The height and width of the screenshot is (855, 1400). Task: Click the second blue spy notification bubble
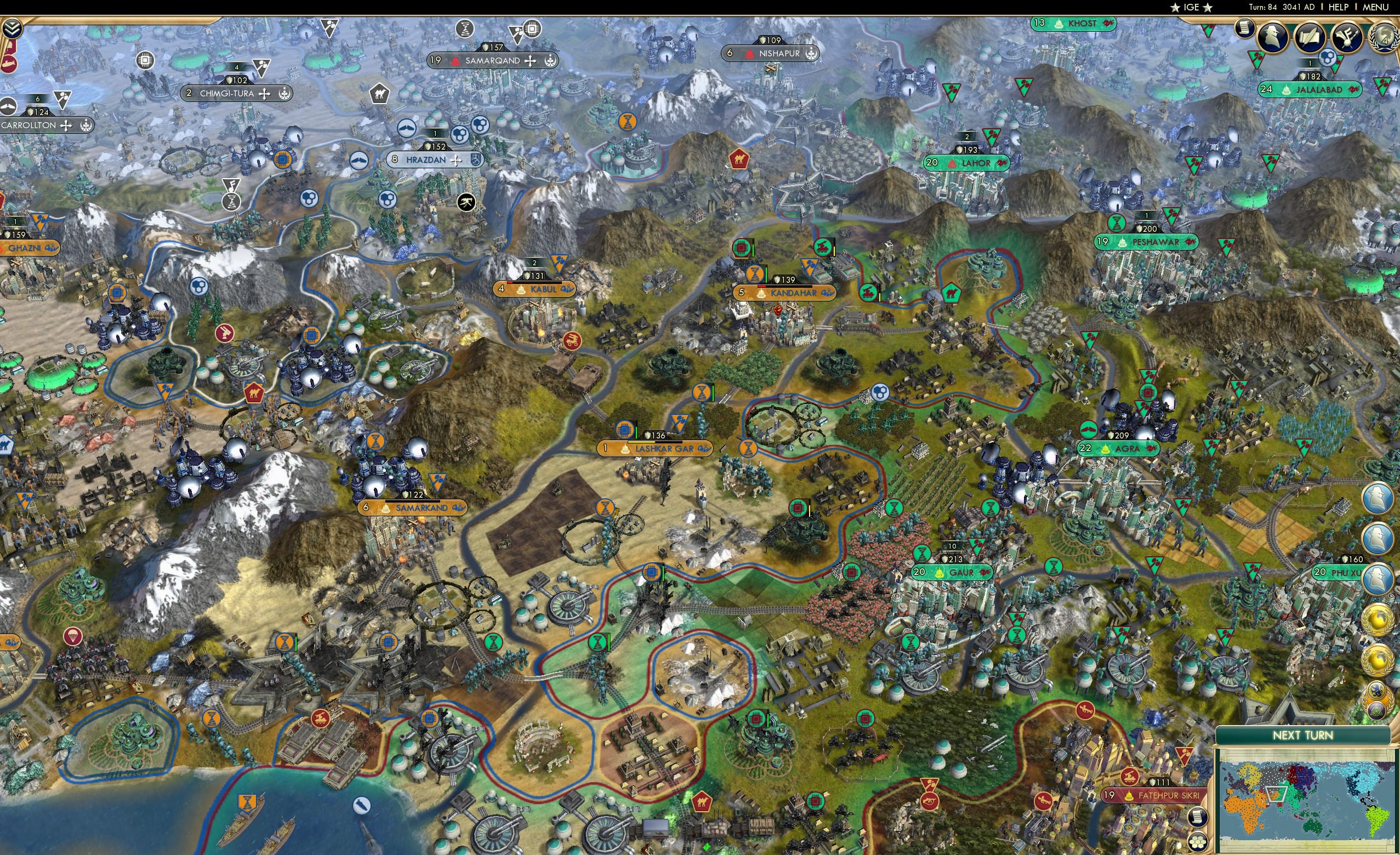[x=1378, y=538]
